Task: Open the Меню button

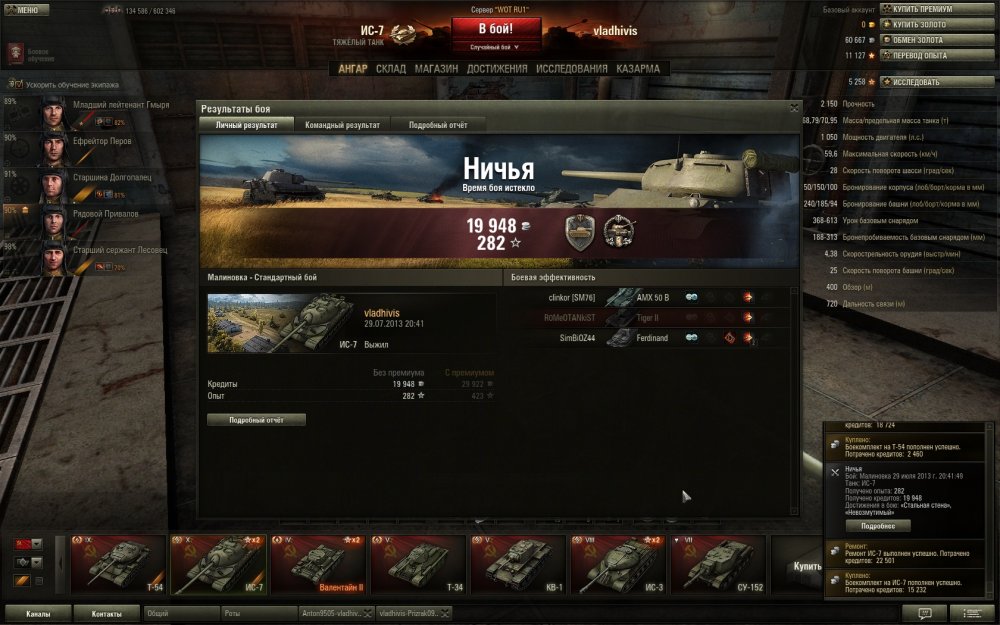Action: [x=27, y=10]
